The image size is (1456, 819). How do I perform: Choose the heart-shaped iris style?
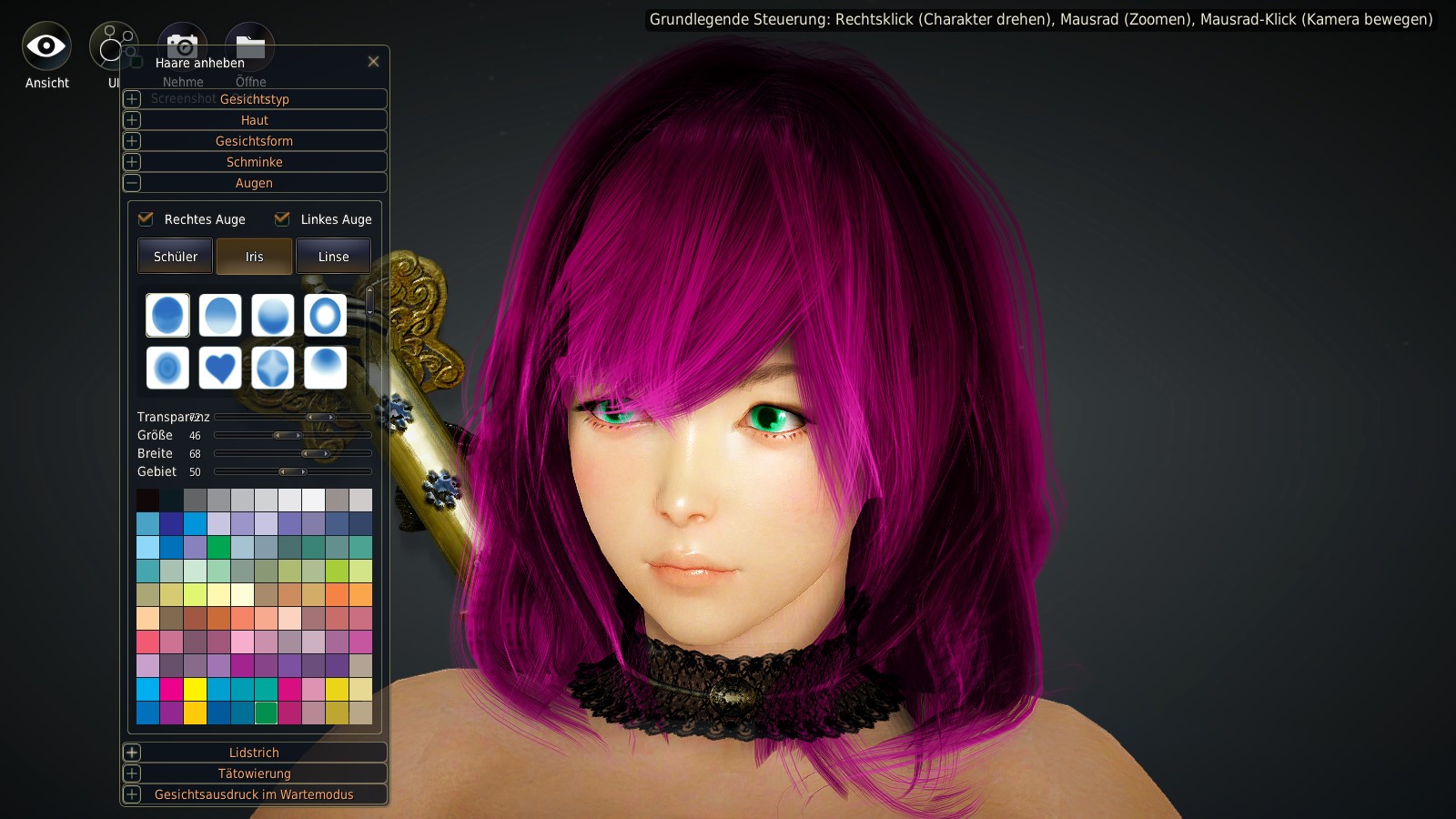click(x=220, y=369)
